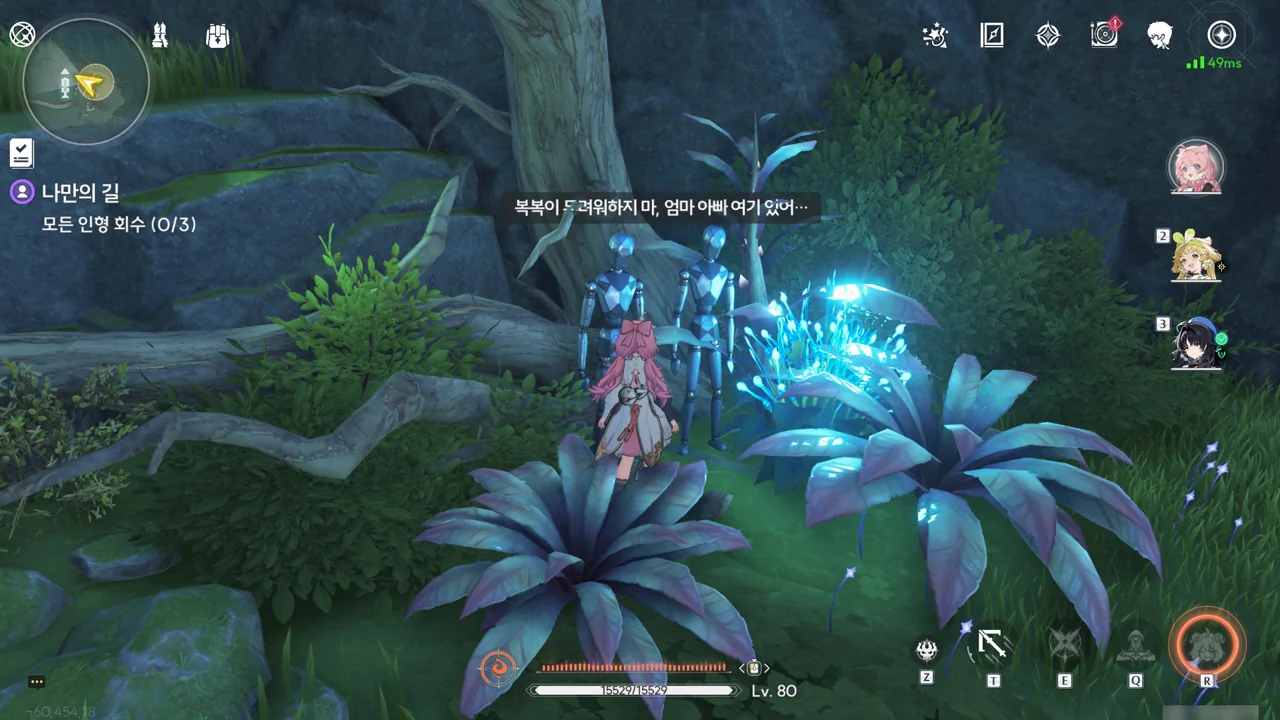
Task: Switch to the blonde party member in slot 2
Action: coord(1198,256)
